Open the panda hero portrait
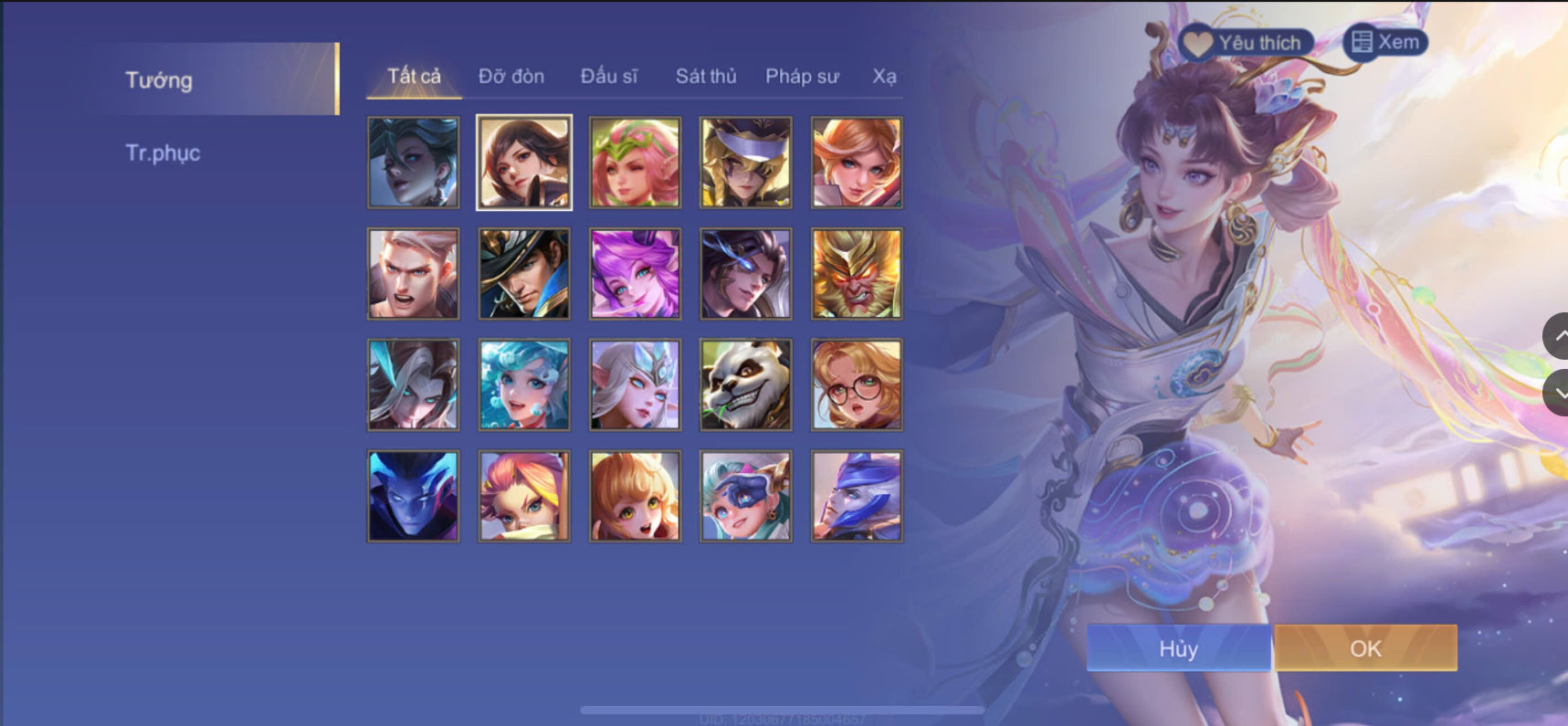 point(744,384)
